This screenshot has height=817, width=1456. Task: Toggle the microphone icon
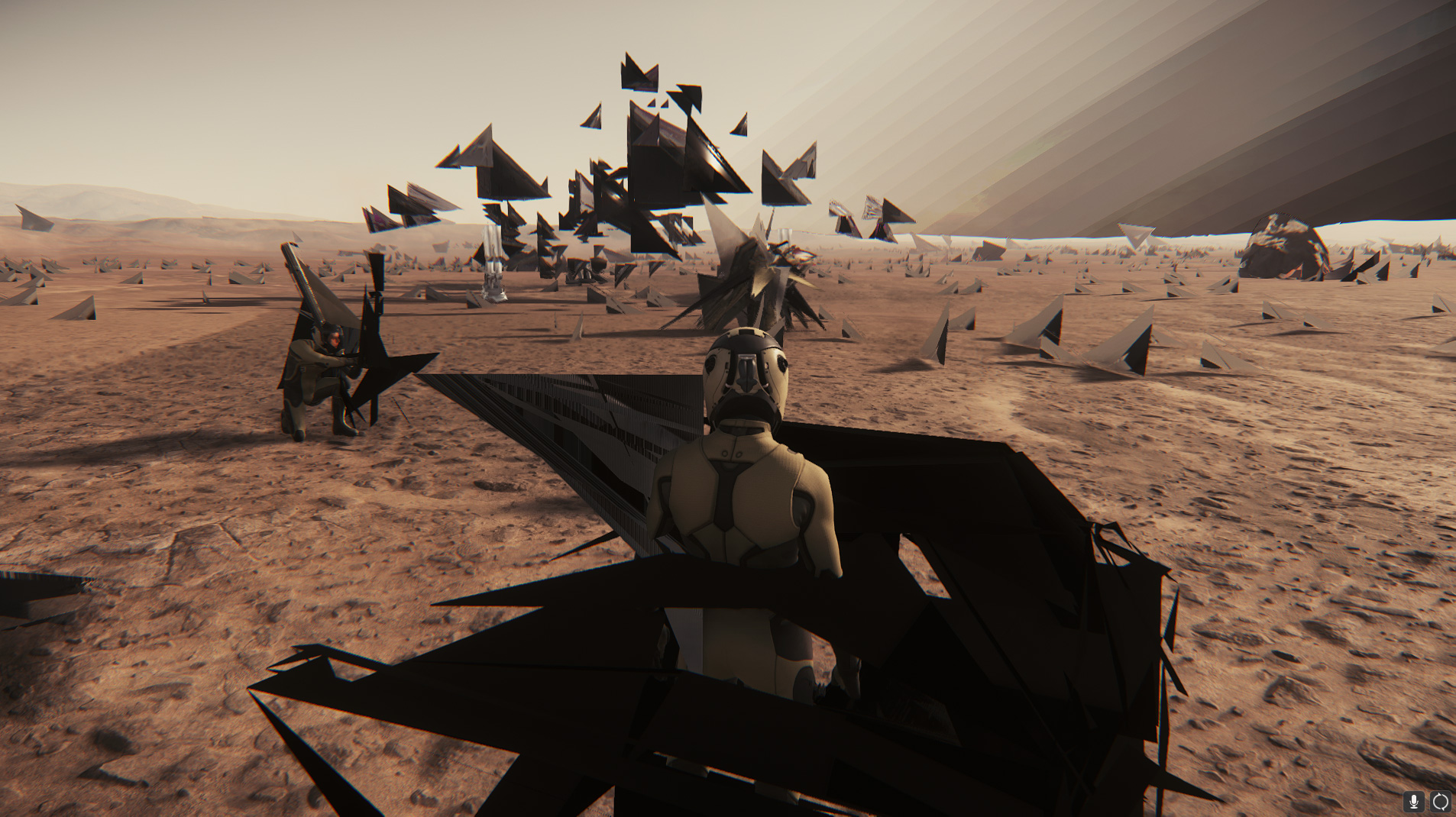click(x=1414, y=801)
